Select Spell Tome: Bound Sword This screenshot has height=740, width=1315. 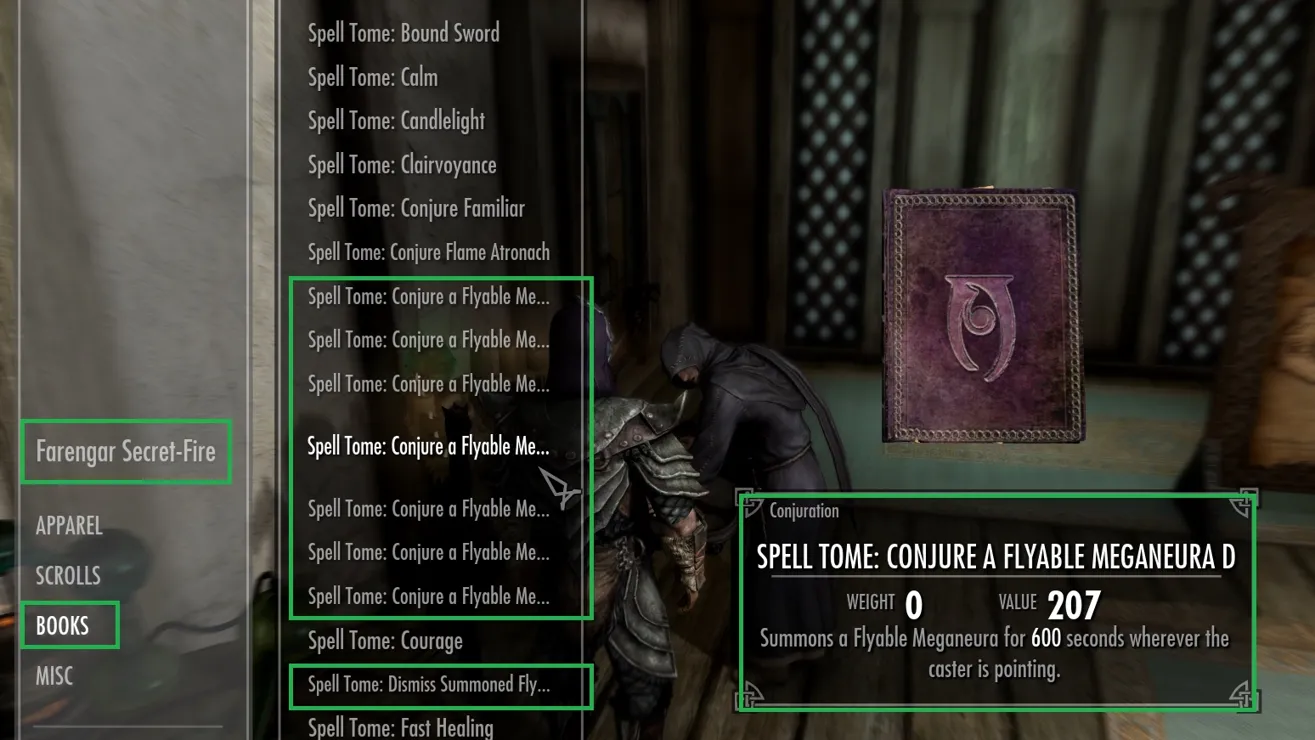(403, 33)
